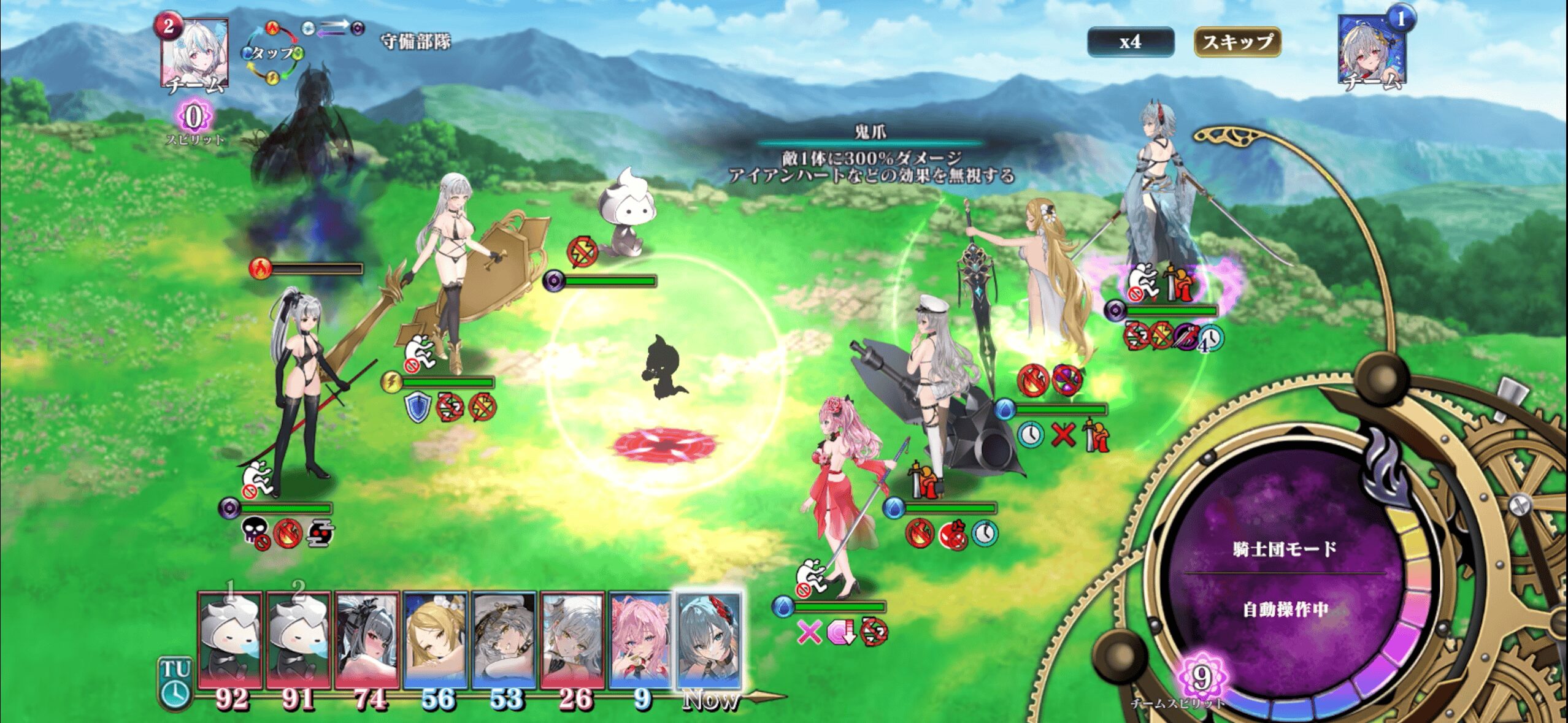Skip the battle with スキップ button
Image resolution: width=1568 pixels, height=723 pixels.
pos(1237,42)
